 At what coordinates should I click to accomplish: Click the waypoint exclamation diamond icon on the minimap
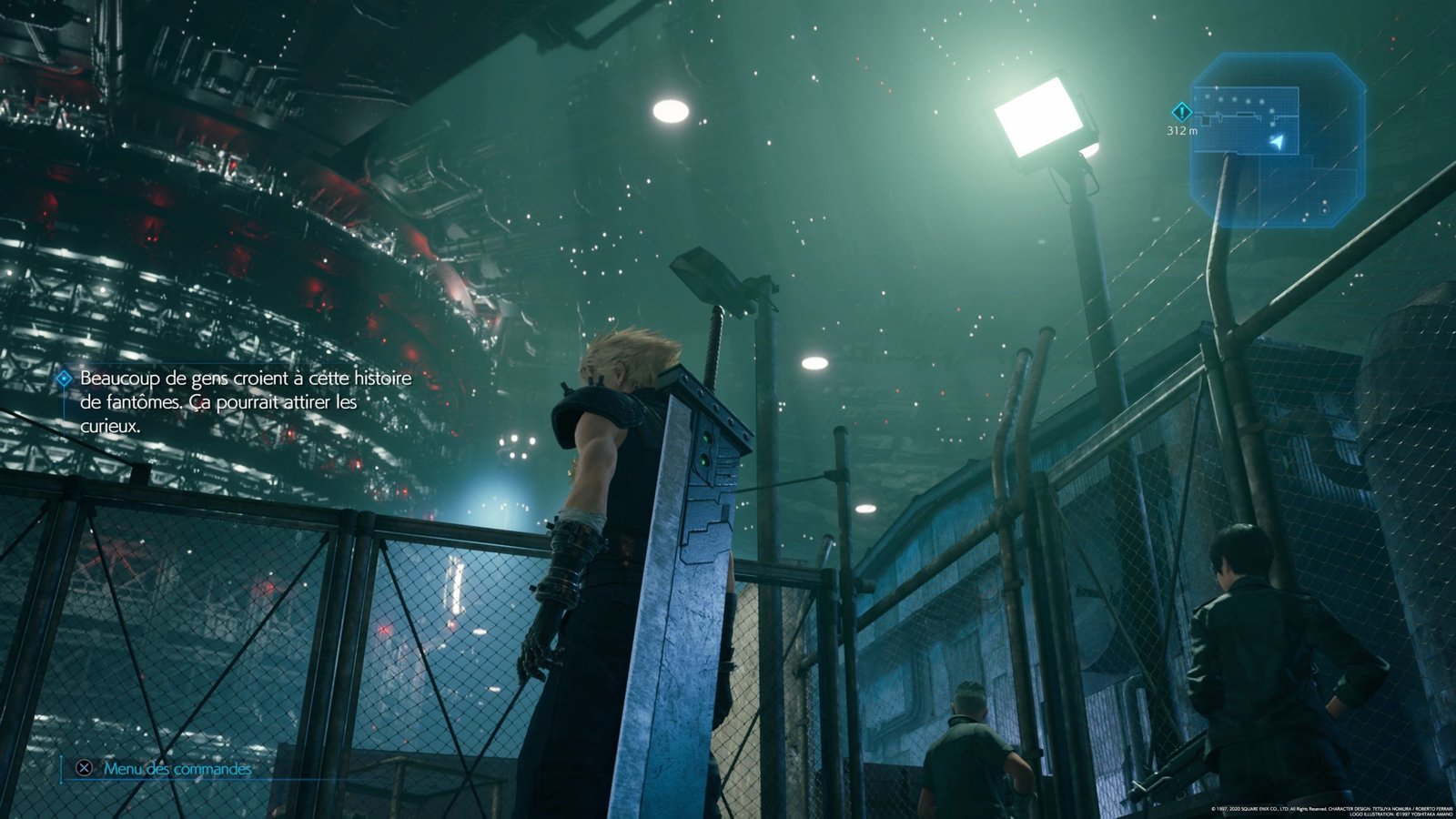[x=1182, y=113]
